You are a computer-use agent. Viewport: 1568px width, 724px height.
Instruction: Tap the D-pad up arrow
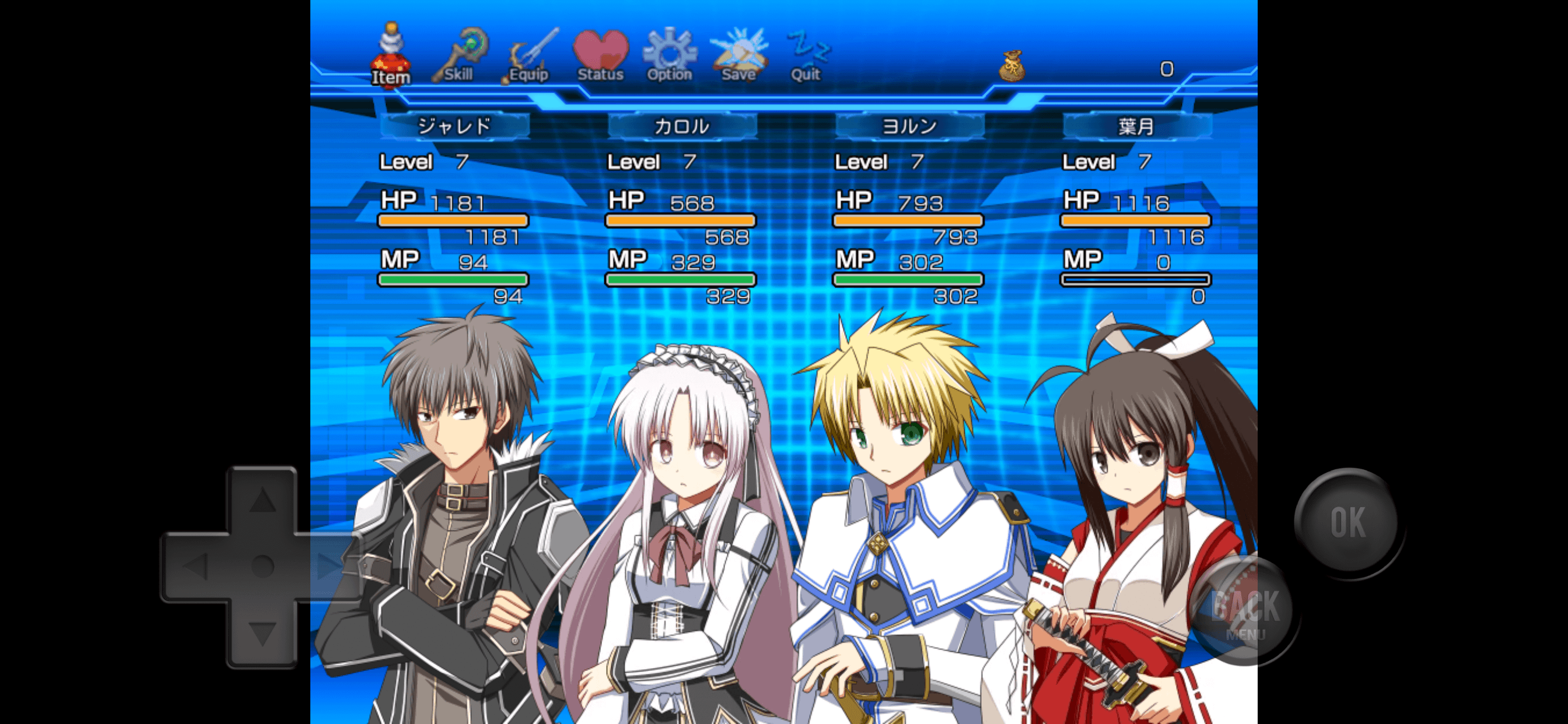click(x=262, y=500)
